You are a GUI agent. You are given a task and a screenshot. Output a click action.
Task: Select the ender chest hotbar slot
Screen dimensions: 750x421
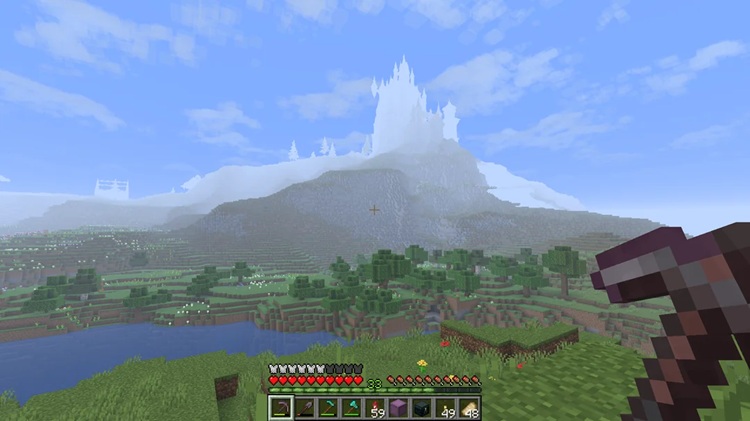click(421, 408)
